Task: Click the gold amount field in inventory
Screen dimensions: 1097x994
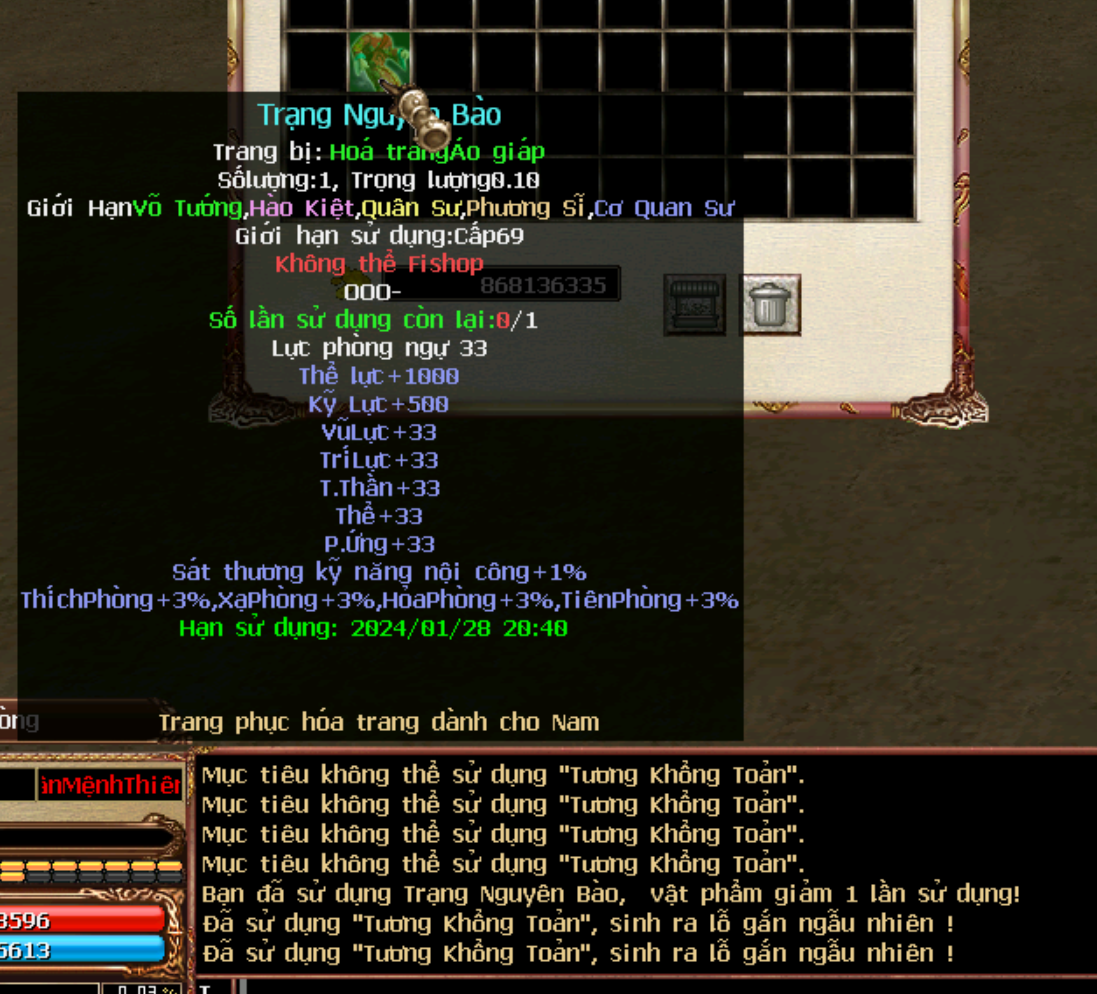Action: (x=543, y=285)
